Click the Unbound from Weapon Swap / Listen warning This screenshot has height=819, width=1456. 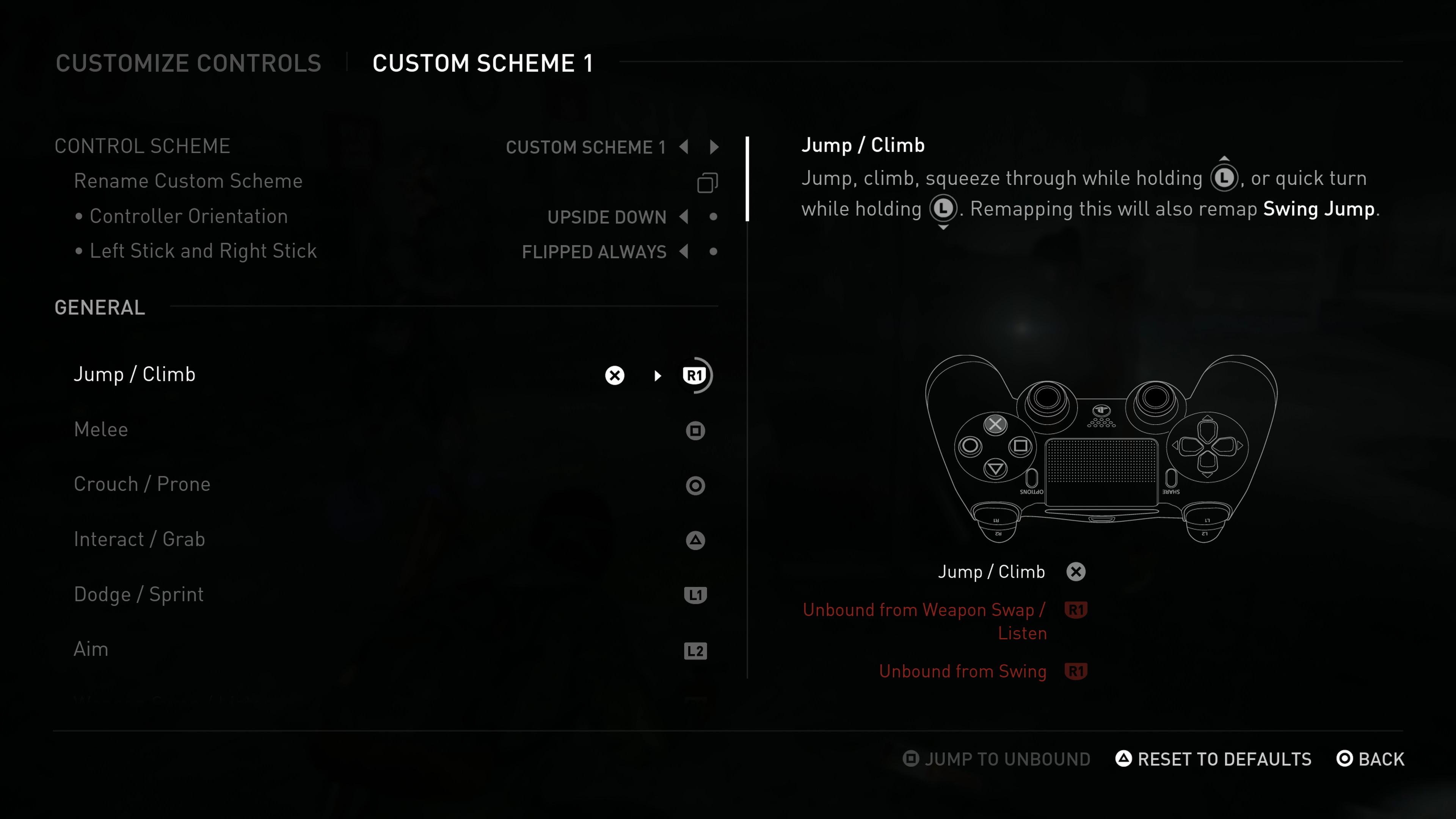pyautogui.click(x=923, y=610)
